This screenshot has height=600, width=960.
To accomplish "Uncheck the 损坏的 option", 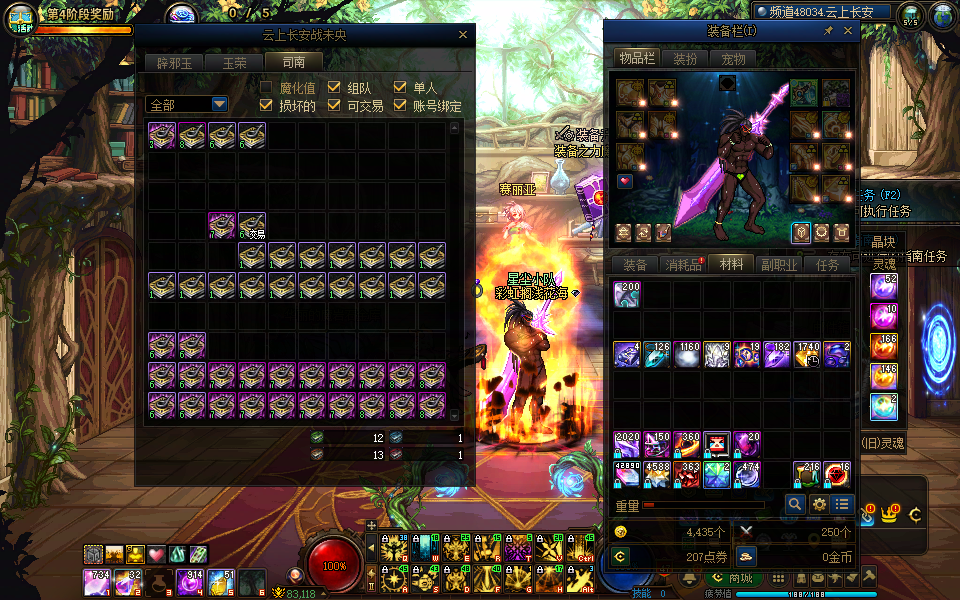I will tap(267, 105).
